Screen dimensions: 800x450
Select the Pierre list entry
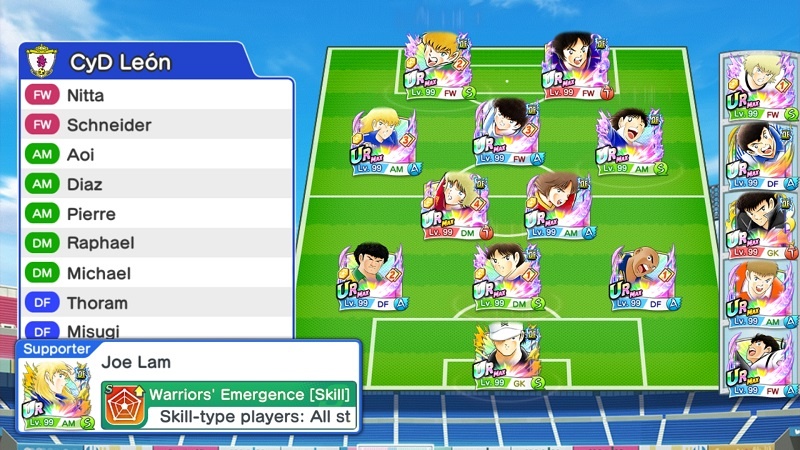157,214
